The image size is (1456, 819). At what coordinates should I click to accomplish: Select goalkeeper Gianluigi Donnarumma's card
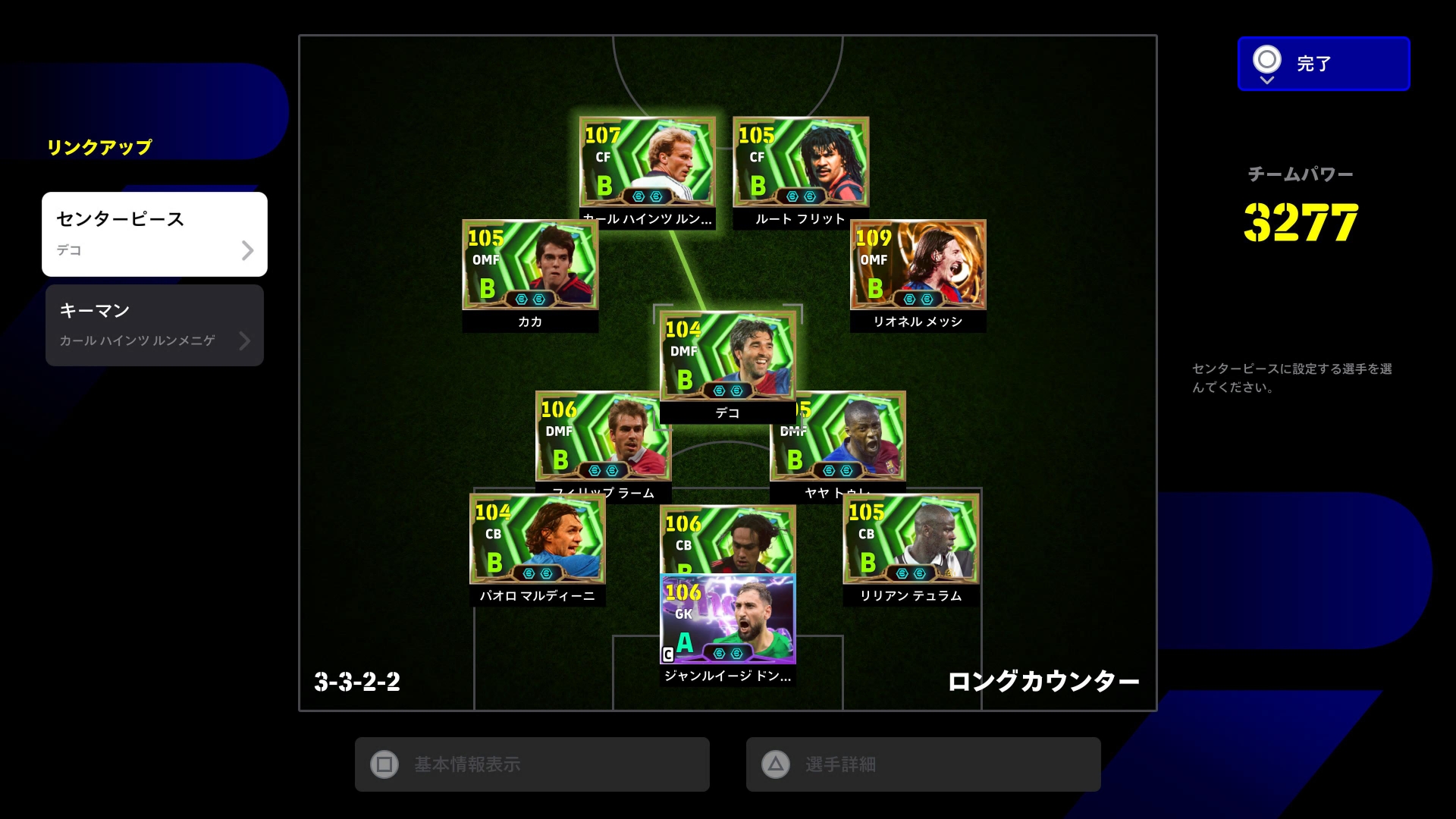click(727, 620)
